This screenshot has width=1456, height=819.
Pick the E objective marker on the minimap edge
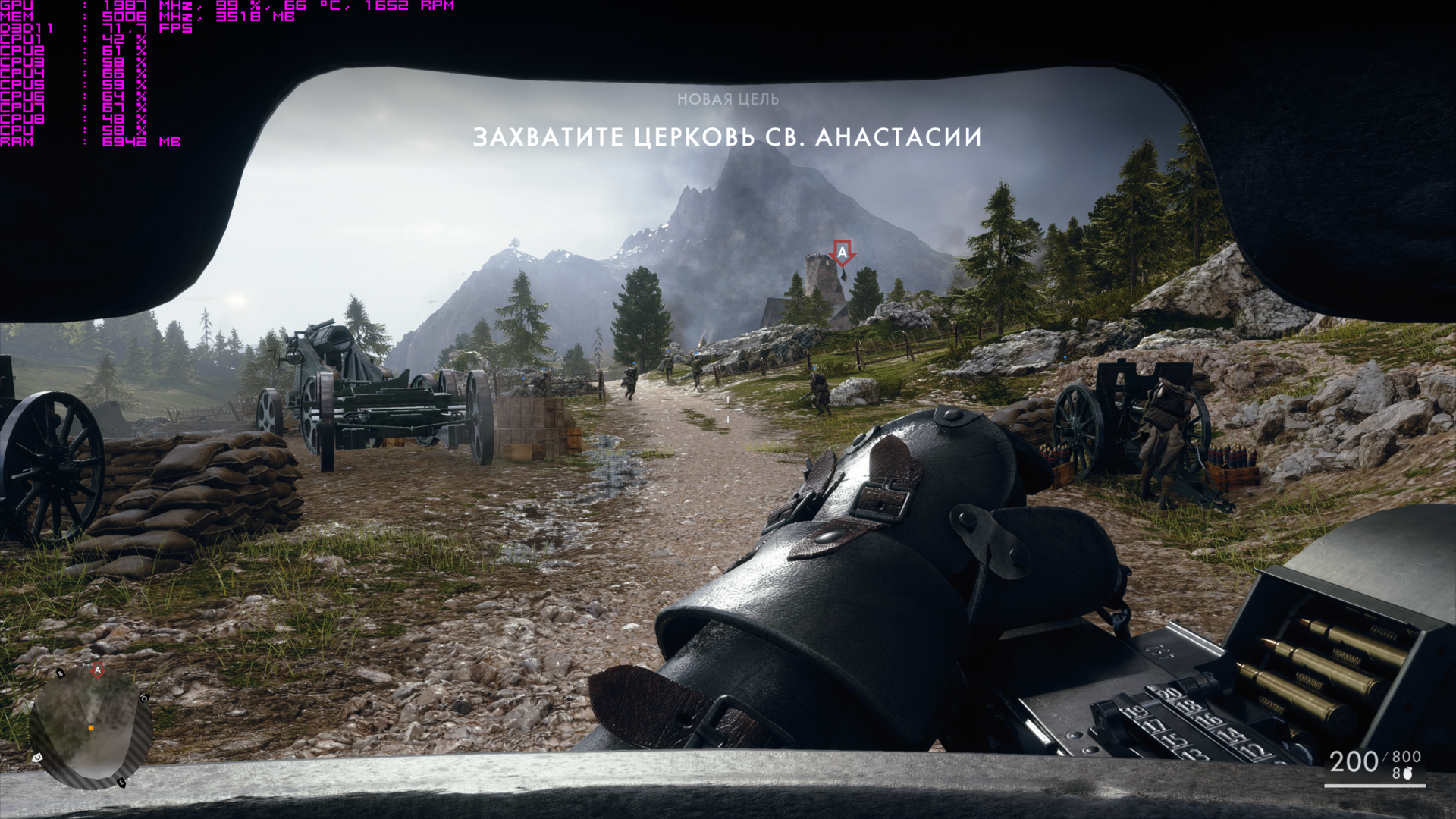[x=121, y=782]
